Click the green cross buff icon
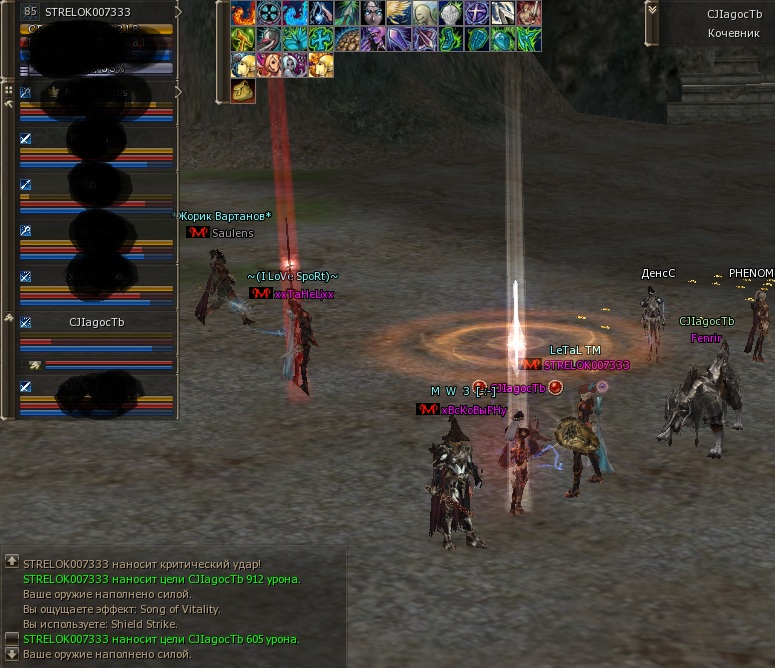Image resolution: width=775 pixels, height=668 pixels. point(322,39)
